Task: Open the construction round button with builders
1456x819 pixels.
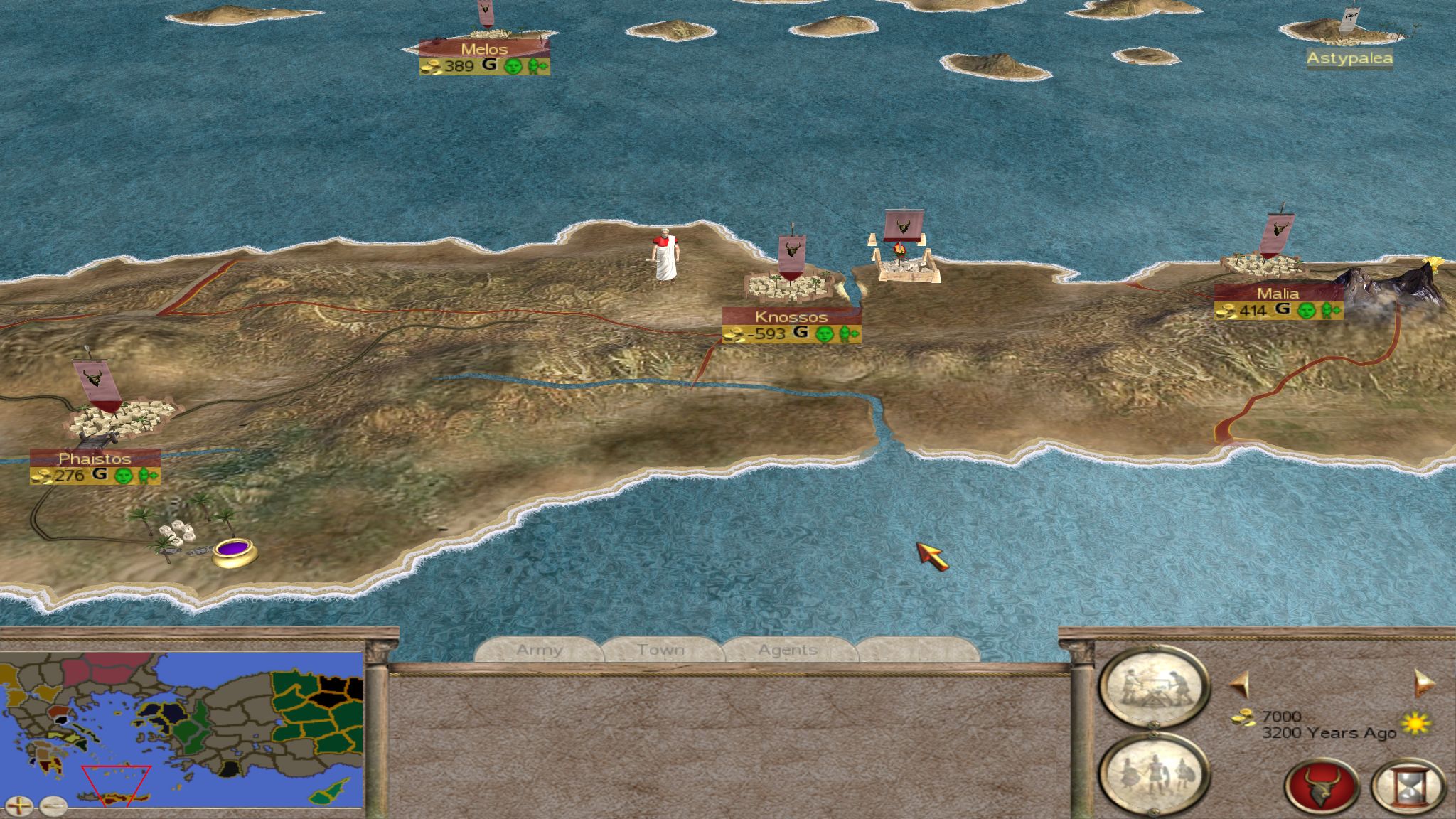Action: pyautogui.click(x=1152, y=687)
